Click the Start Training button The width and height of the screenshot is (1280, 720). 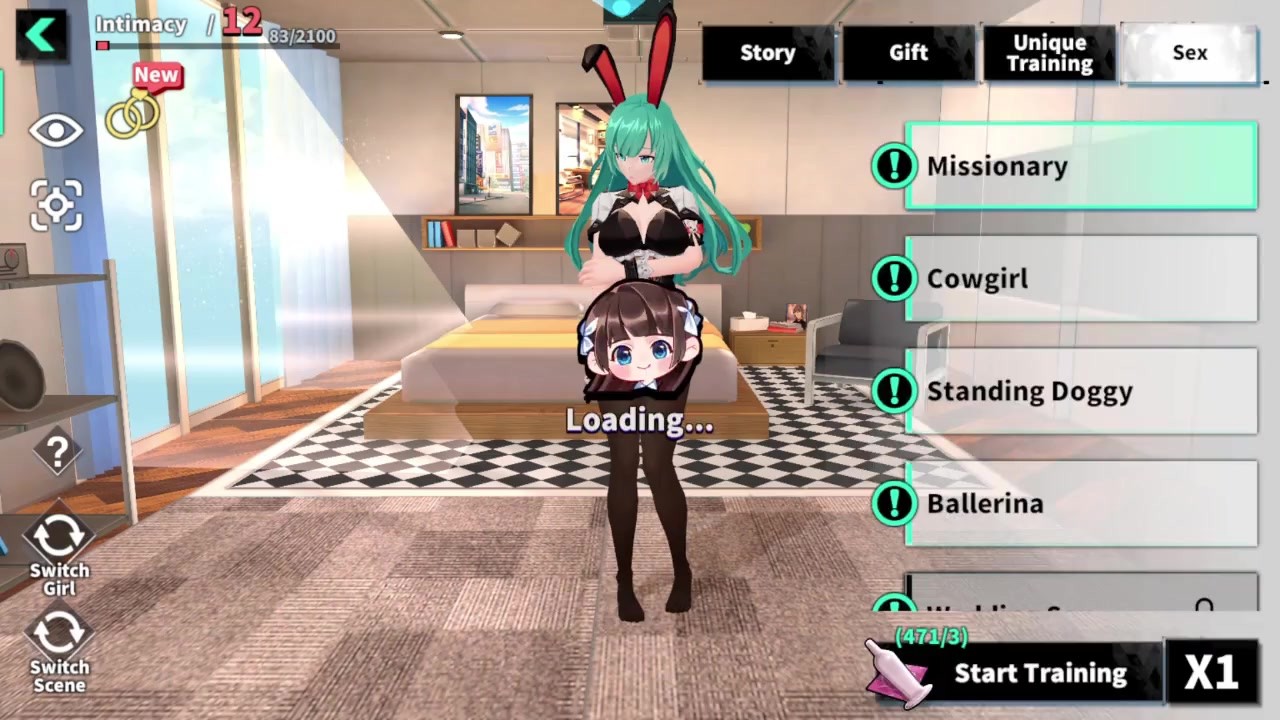1040,673
